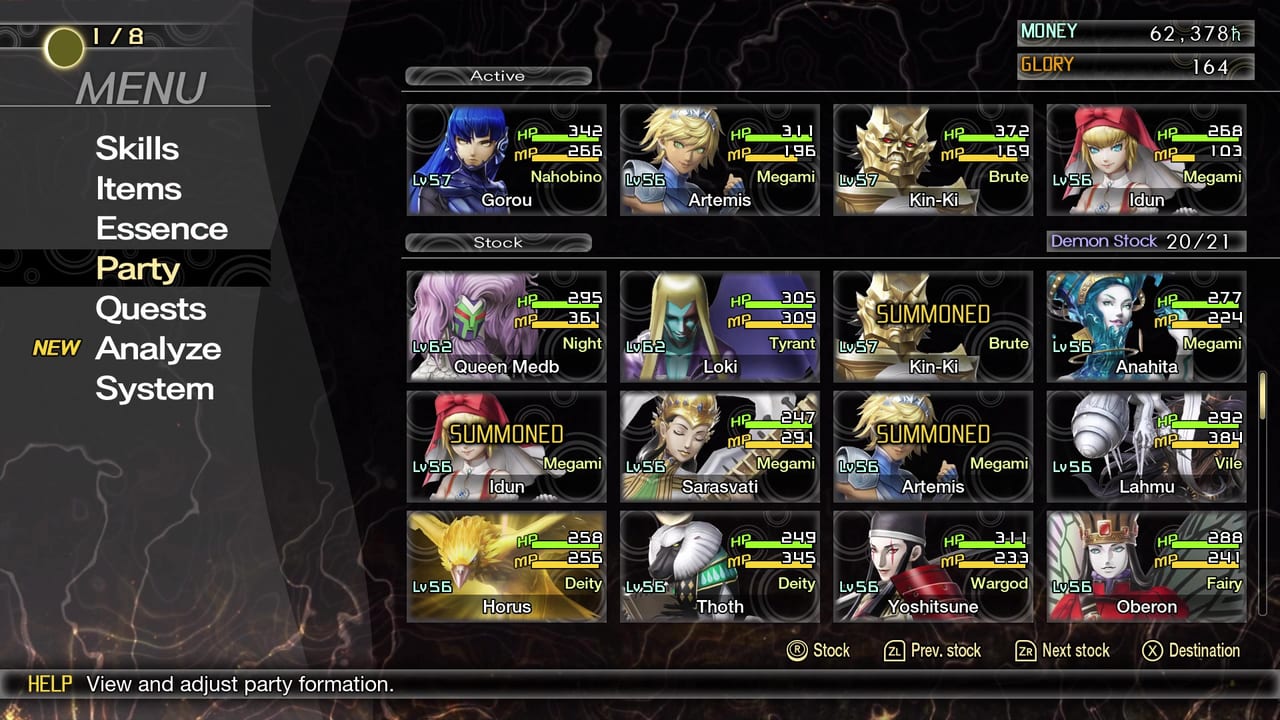
Task: Open the Quests menu option
Action: 151,308
